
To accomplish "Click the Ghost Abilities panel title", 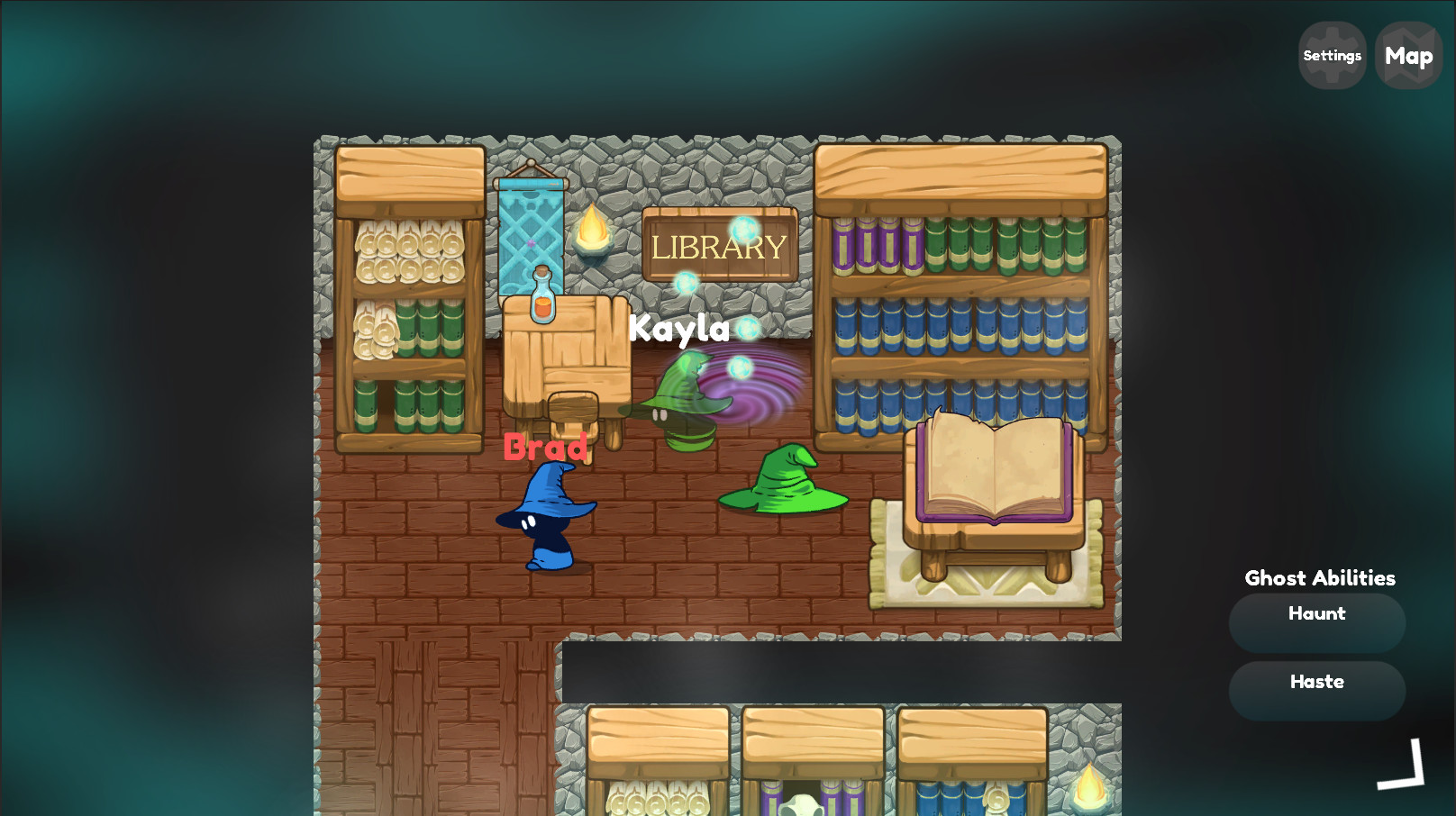I will pos(1319,578).
